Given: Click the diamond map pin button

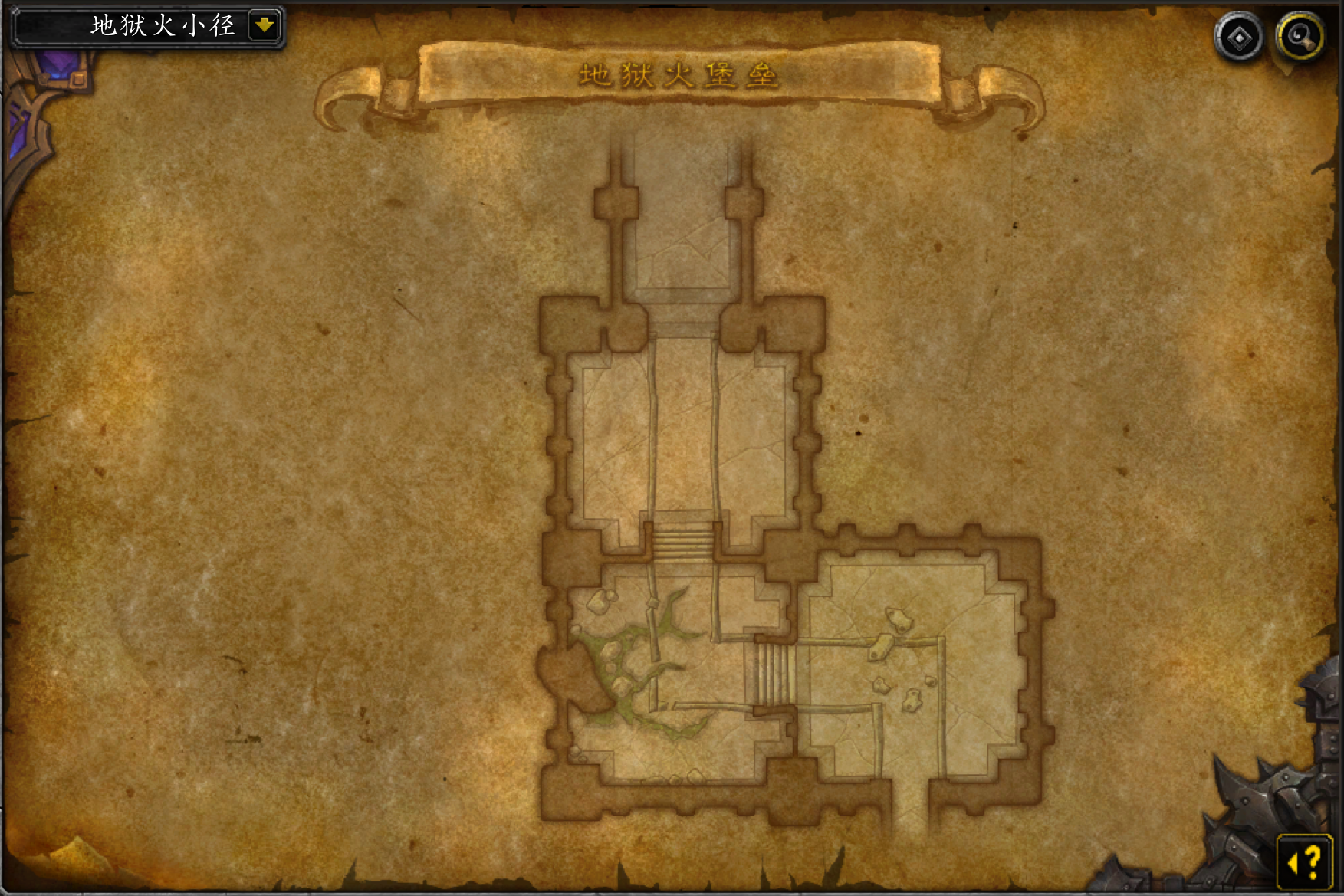Looking at the screenshot, I should [1239, 38].
